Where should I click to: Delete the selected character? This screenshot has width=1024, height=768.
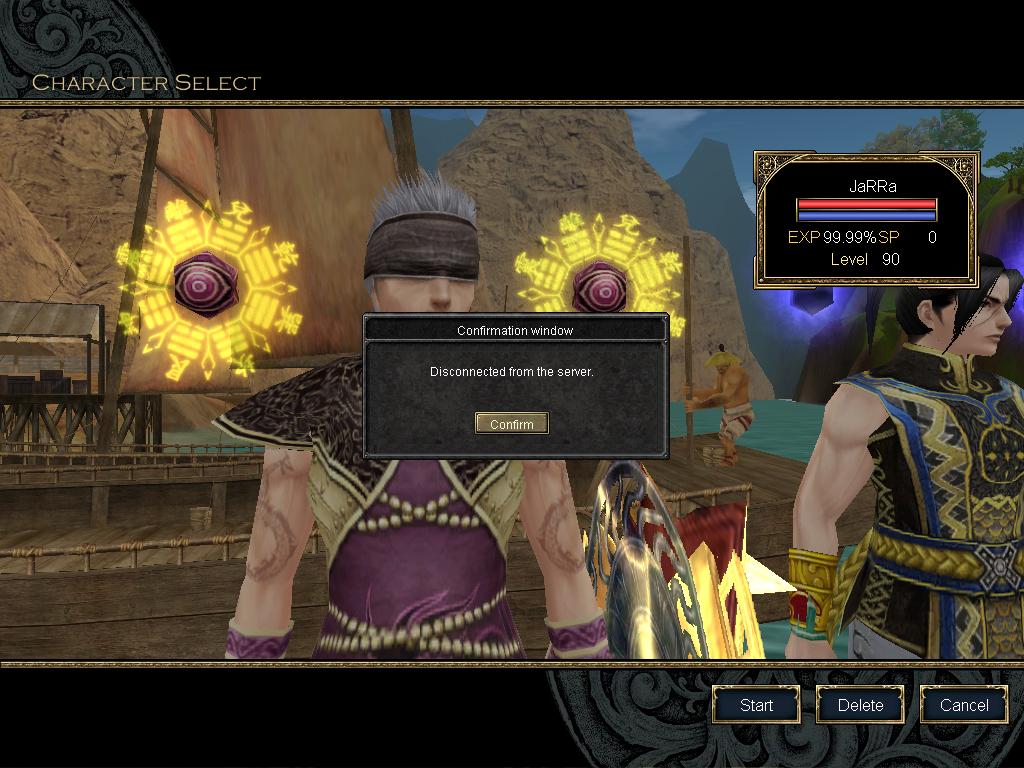(860, 705)
